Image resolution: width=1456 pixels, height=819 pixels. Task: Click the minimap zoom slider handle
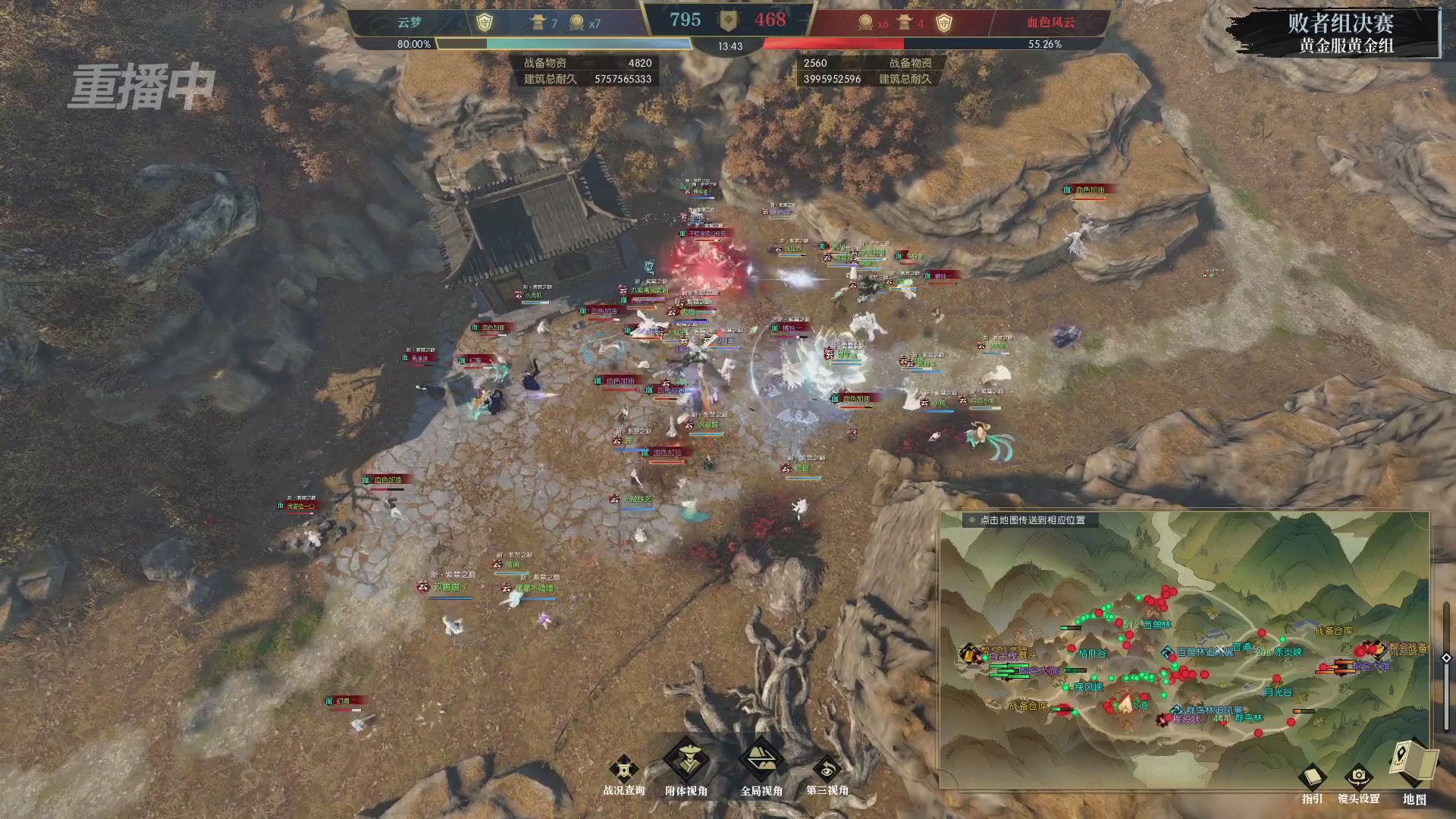(x=1446, y=658)
